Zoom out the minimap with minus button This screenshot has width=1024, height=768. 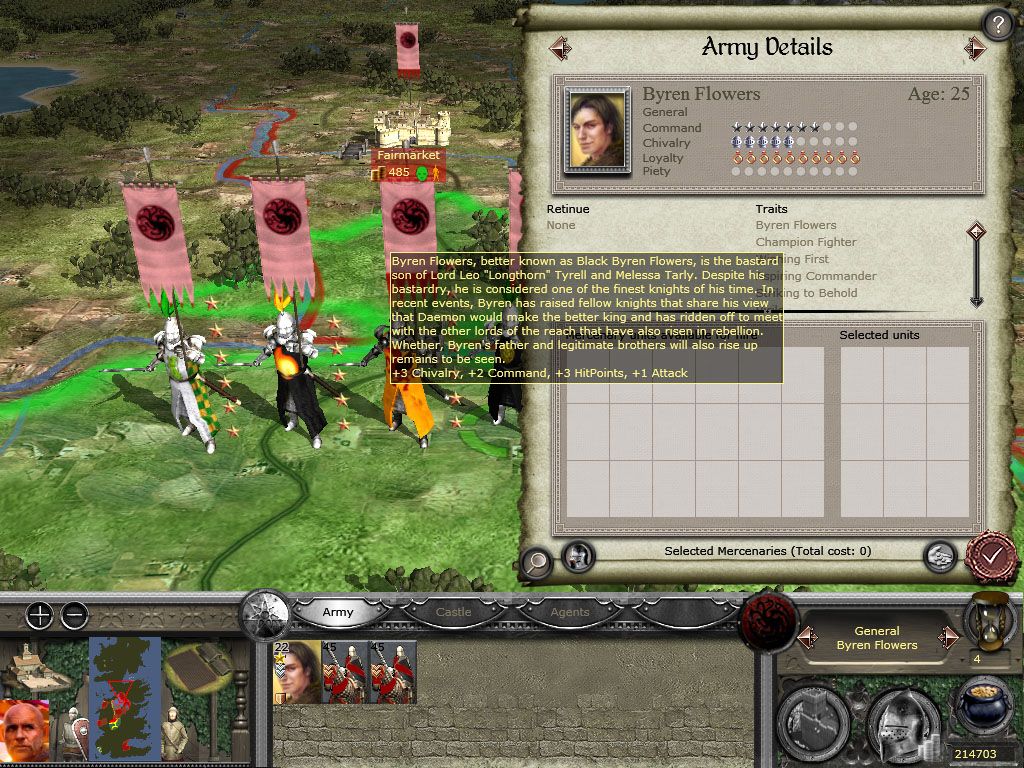tap(74, 615)
